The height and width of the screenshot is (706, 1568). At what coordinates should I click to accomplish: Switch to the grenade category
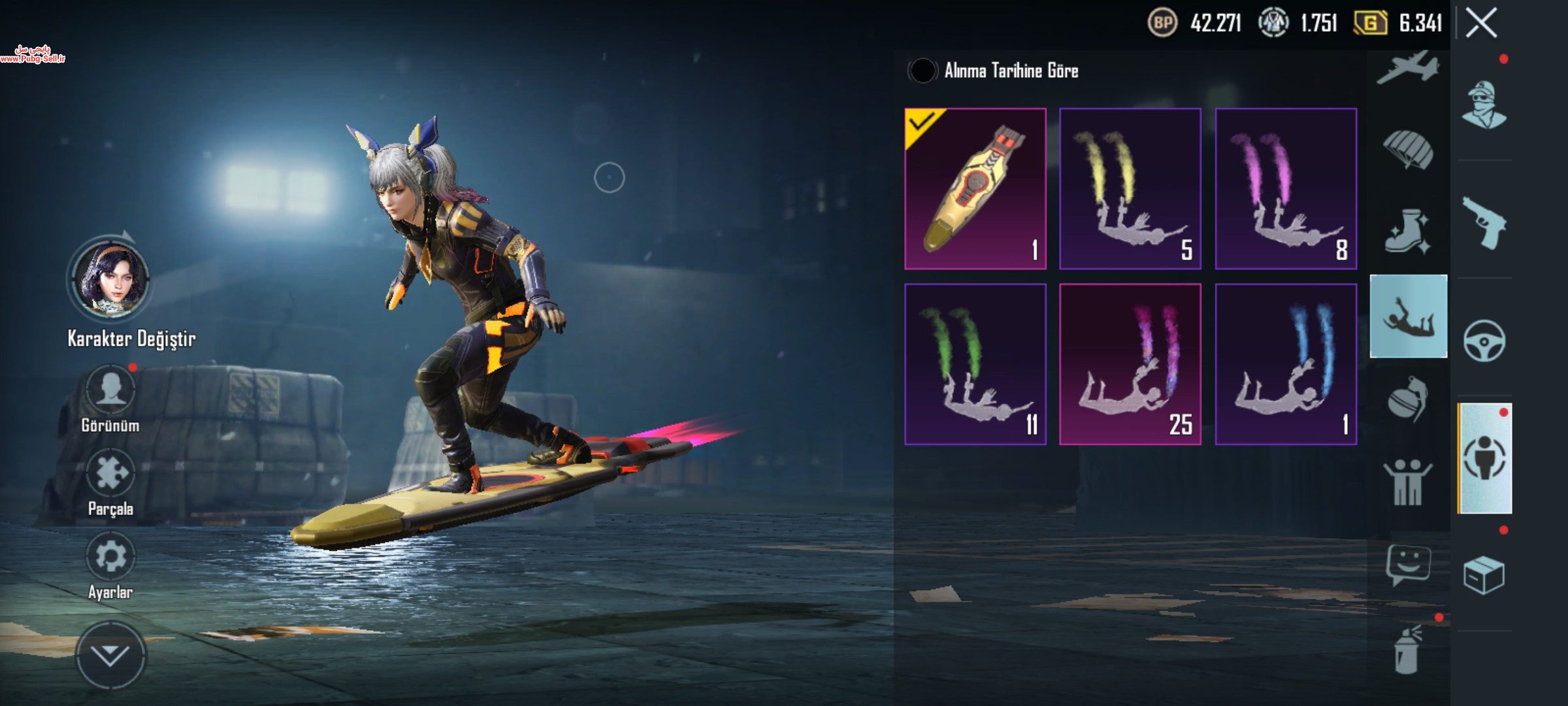point(1408,399)
